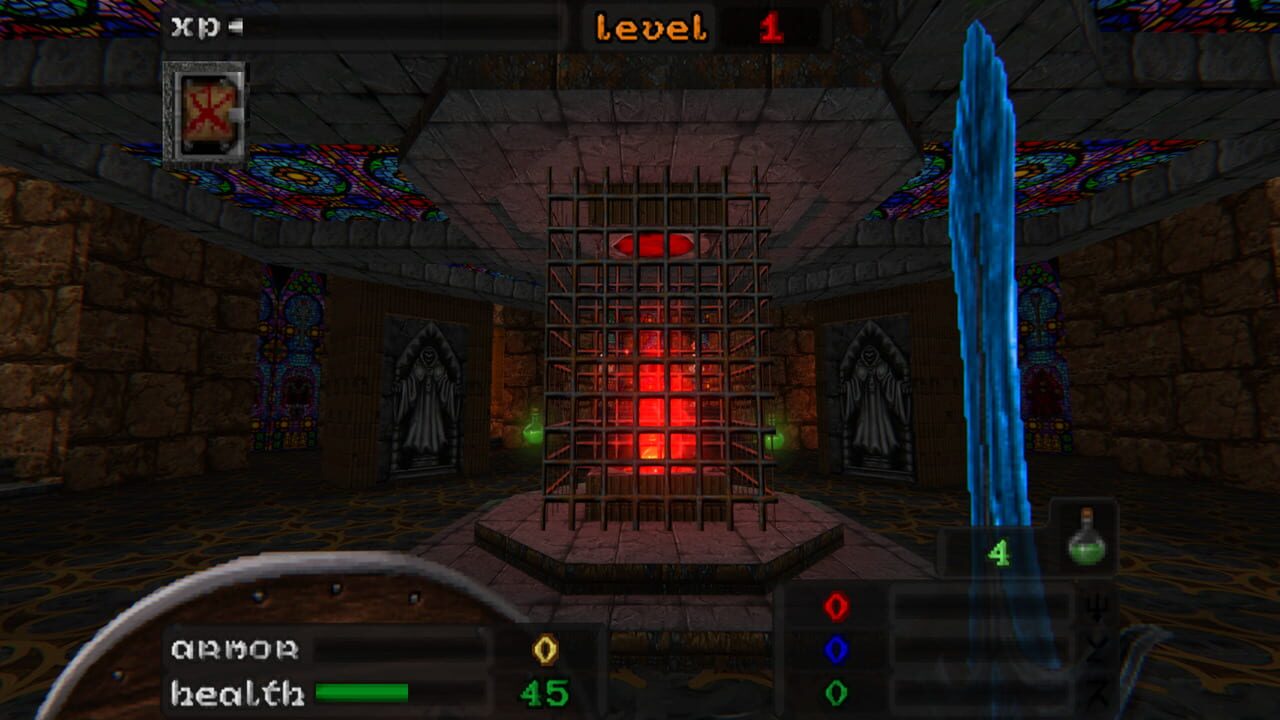Click the green mana gem icon
This screenshot has width=1280, height=720.
coord(836,690)
